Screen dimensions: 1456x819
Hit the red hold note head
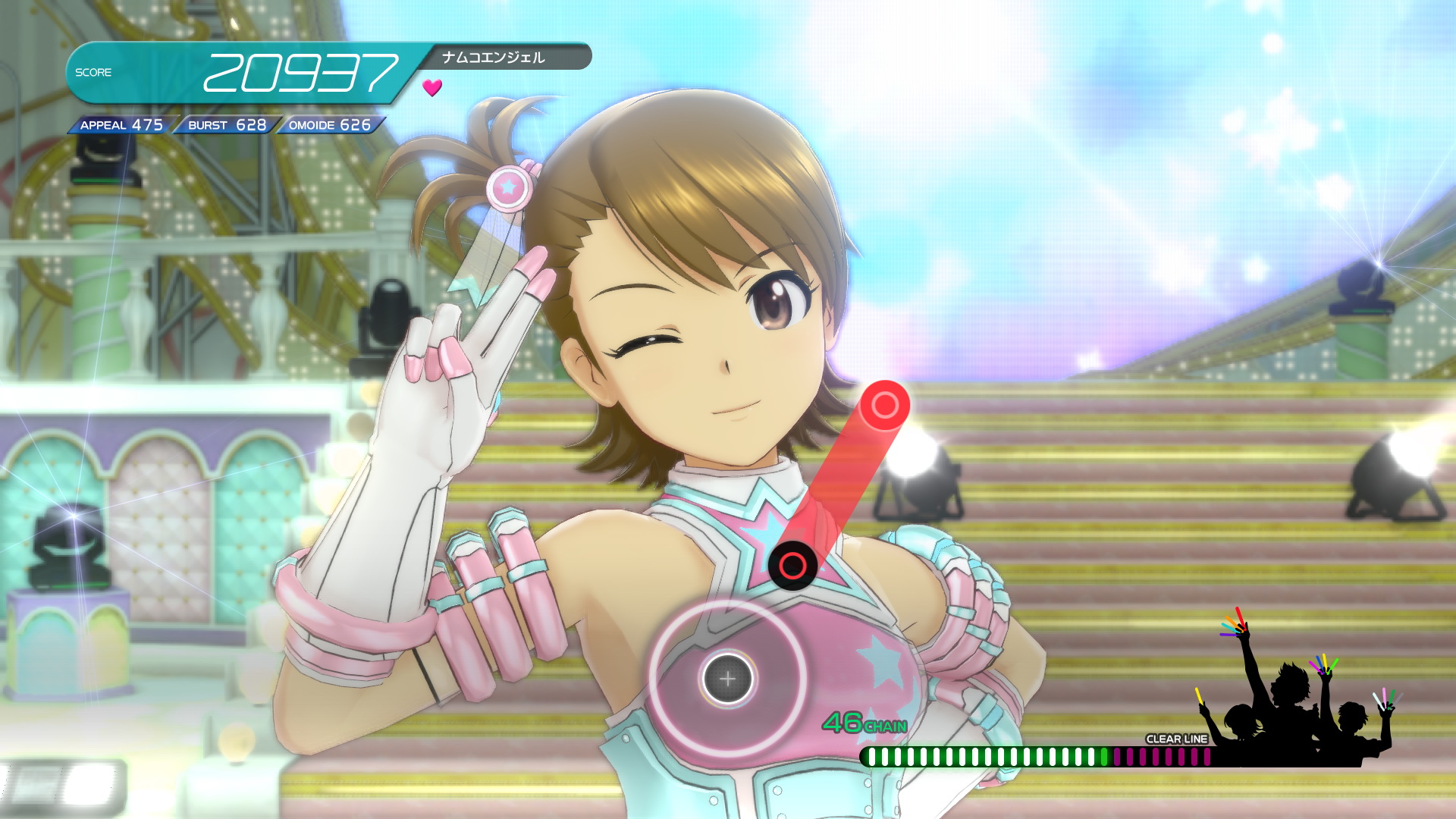click(x=884, y=405)
